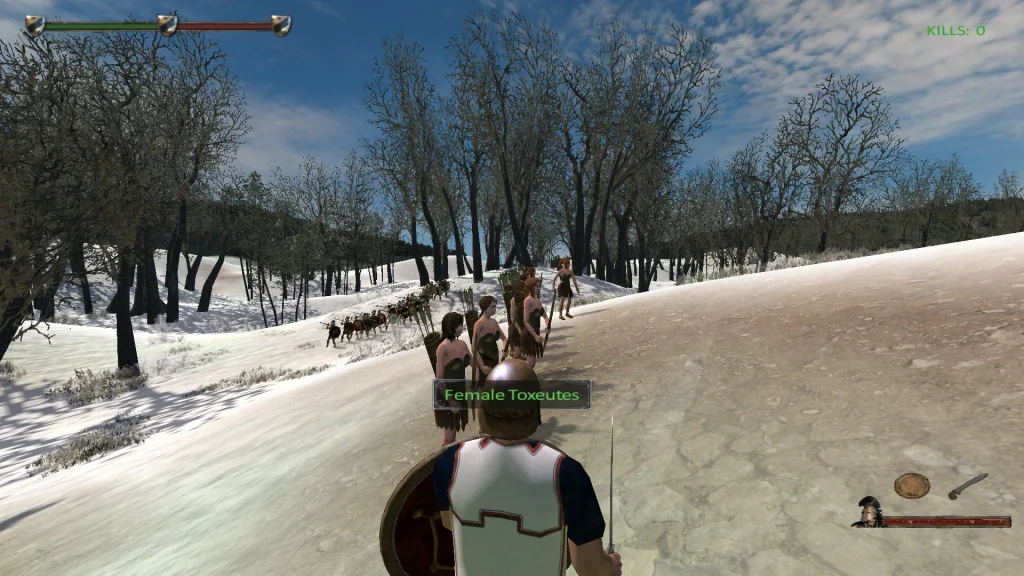Select the round bronze shield icon
The width and height of the screenshot is (1024, 576).
point(911,486)
